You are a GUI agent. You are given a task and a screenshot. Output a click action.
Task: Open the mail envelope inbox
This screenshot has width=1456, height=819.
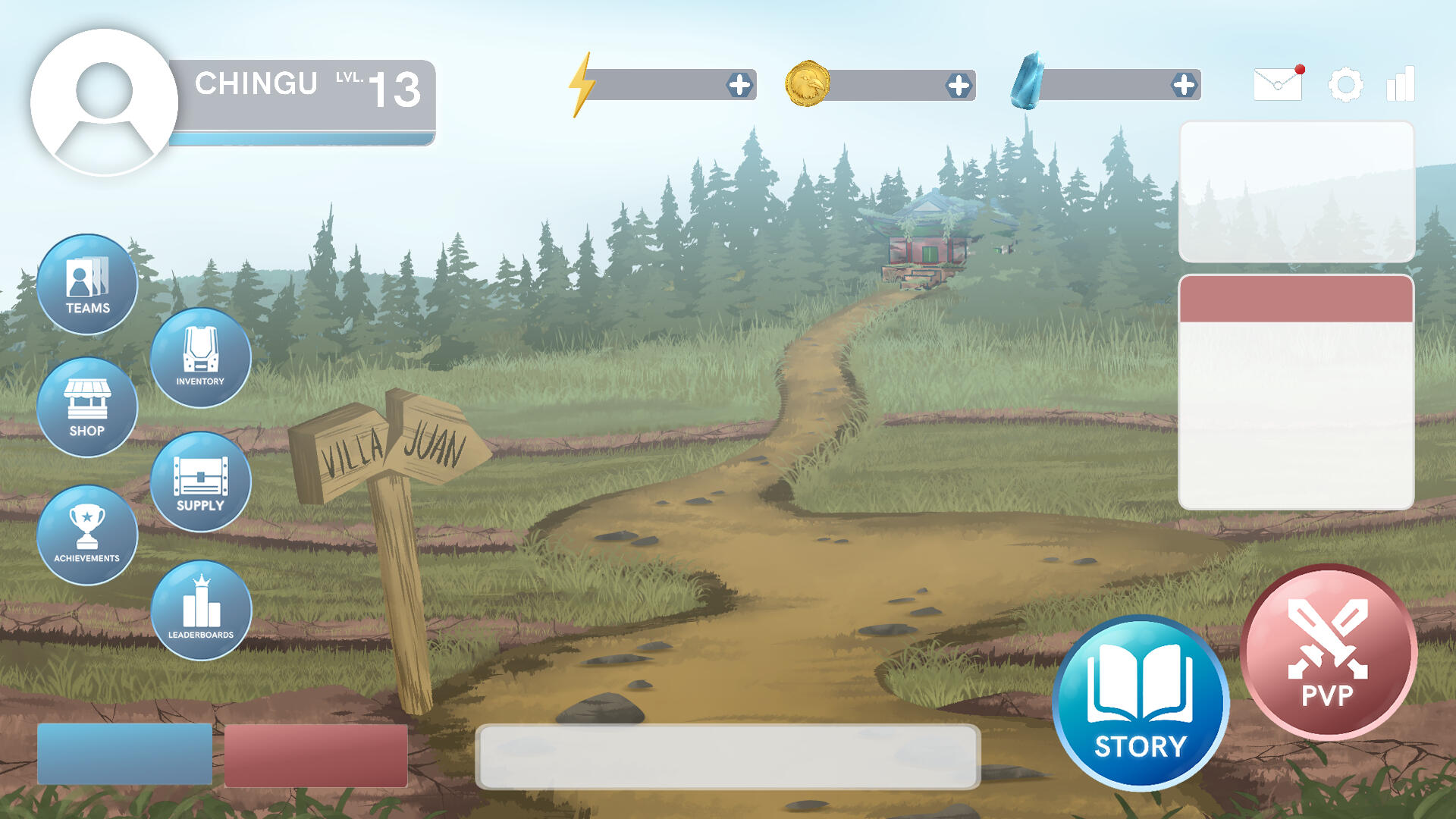1278,84
